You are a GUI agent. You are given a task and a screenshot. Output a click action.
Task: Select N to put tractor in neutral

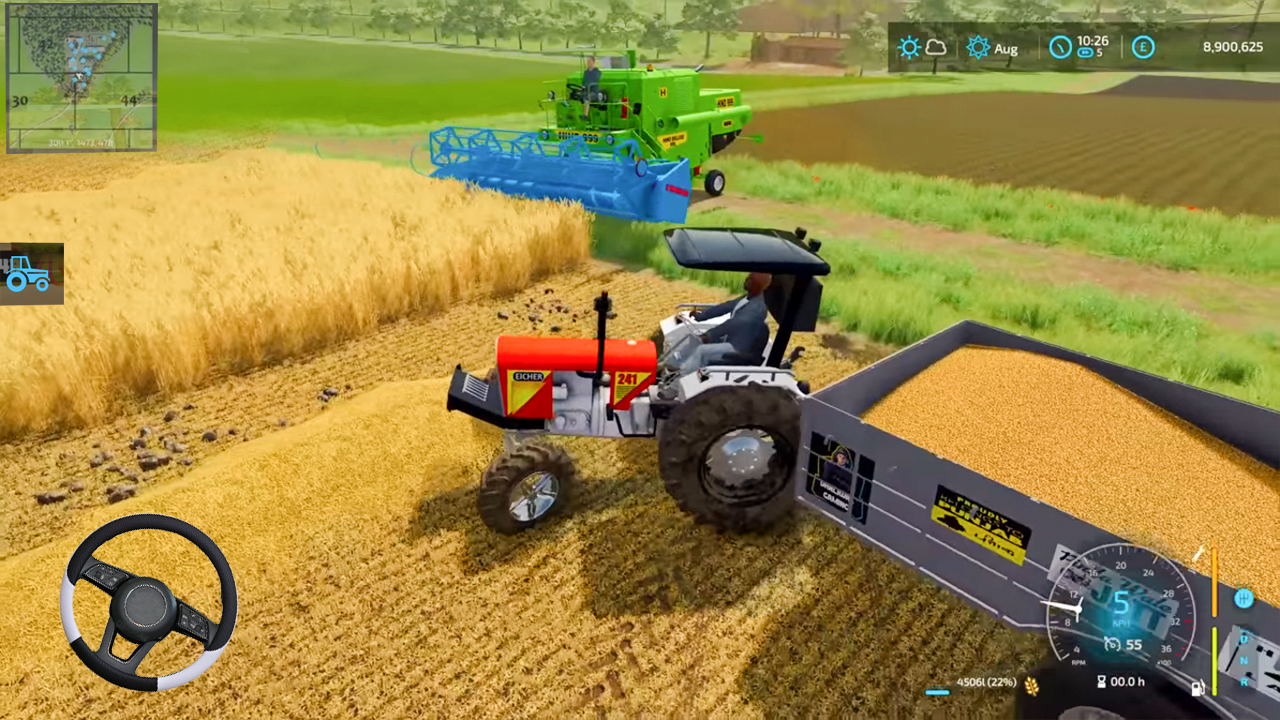[x=1243, y=660]
